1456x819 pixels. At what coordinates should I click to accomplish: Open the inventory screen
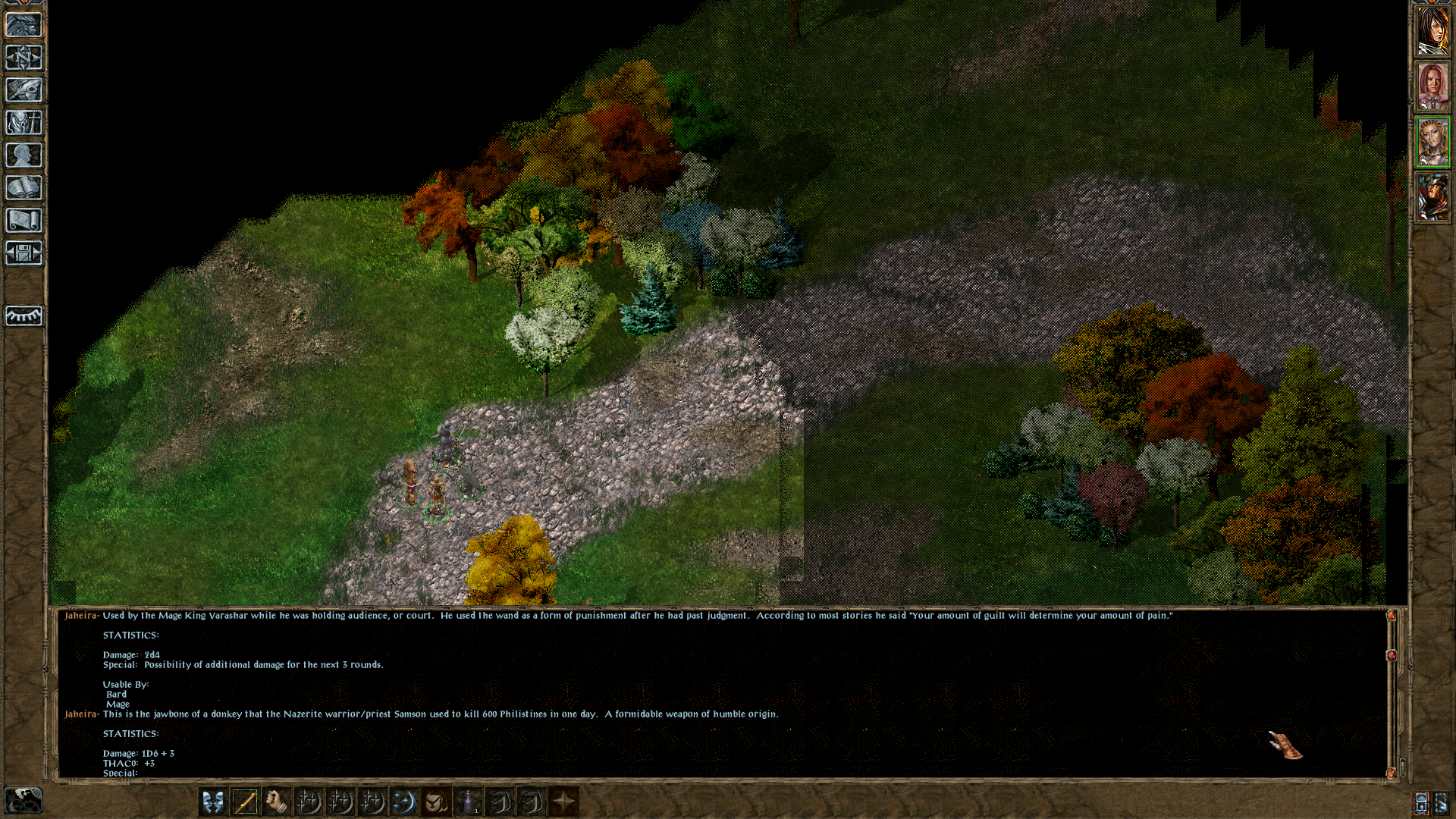[24, 123]
